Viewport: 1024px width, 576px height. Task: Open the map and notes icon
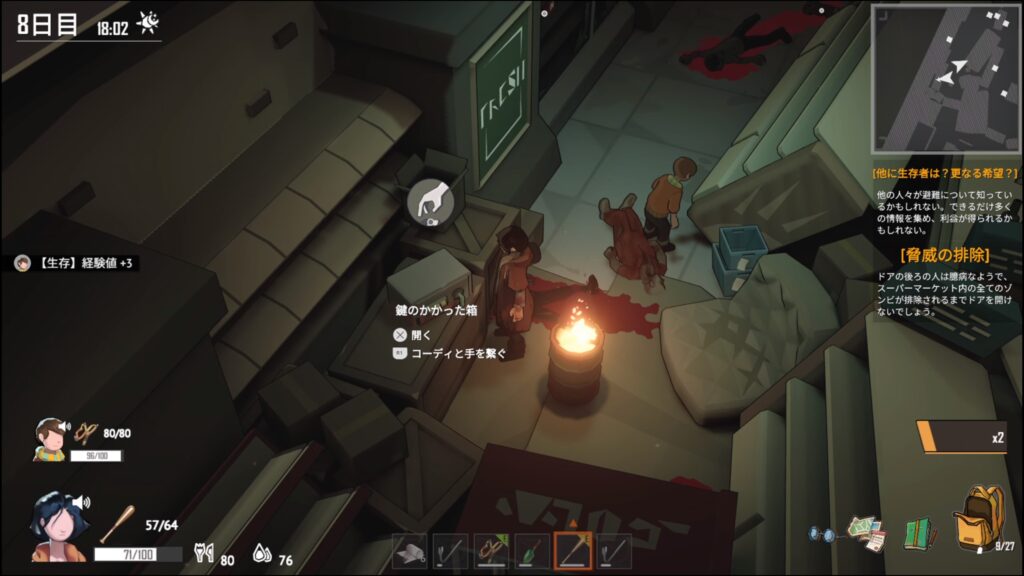(x=866, y=531)
